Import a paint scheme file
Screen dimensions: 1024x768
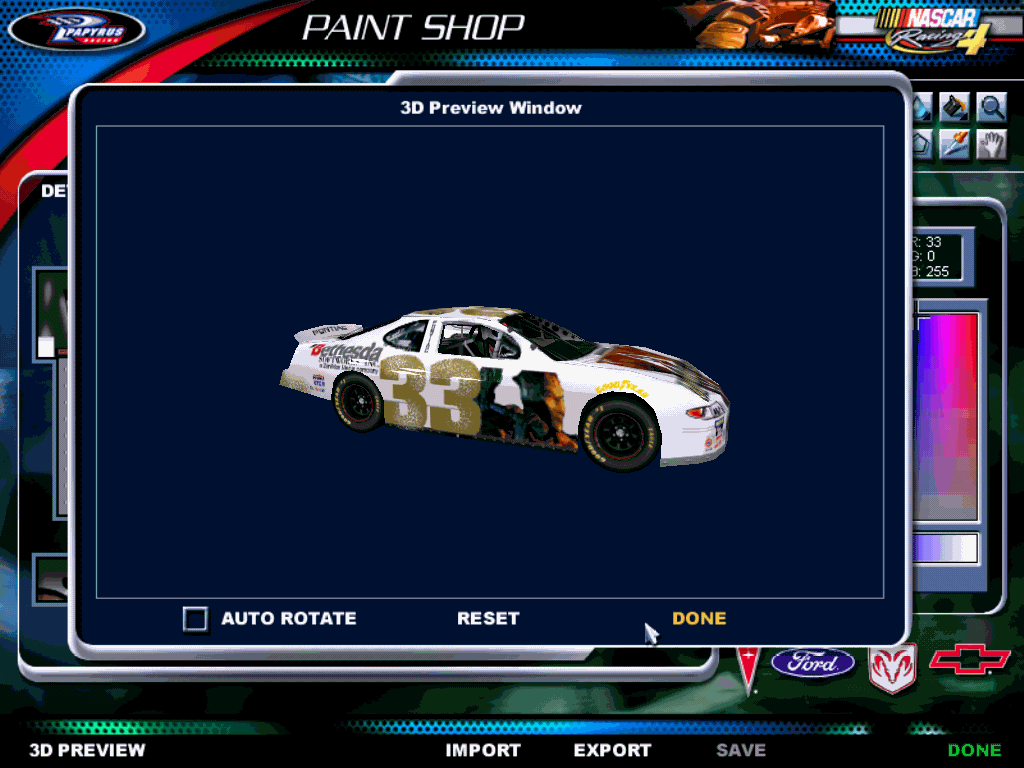[x=483, y=750]
